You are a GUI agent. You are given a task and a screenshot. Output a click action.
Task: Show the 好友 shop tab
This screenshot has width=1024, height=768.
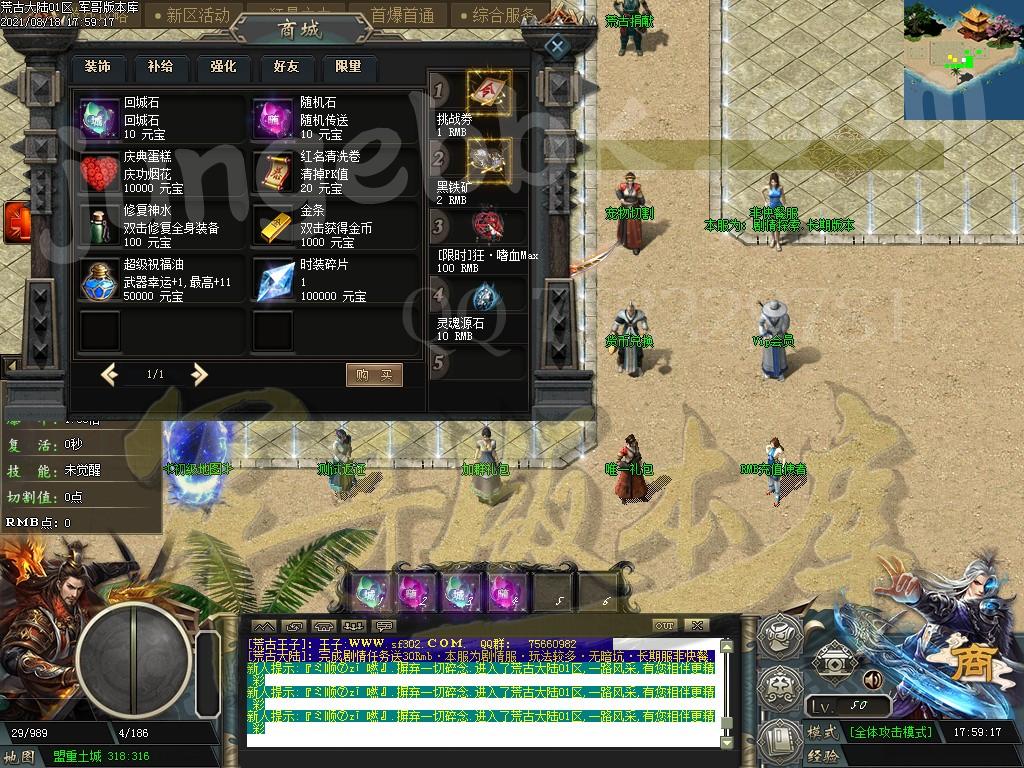pyautogui.click(x=286, y=67)
